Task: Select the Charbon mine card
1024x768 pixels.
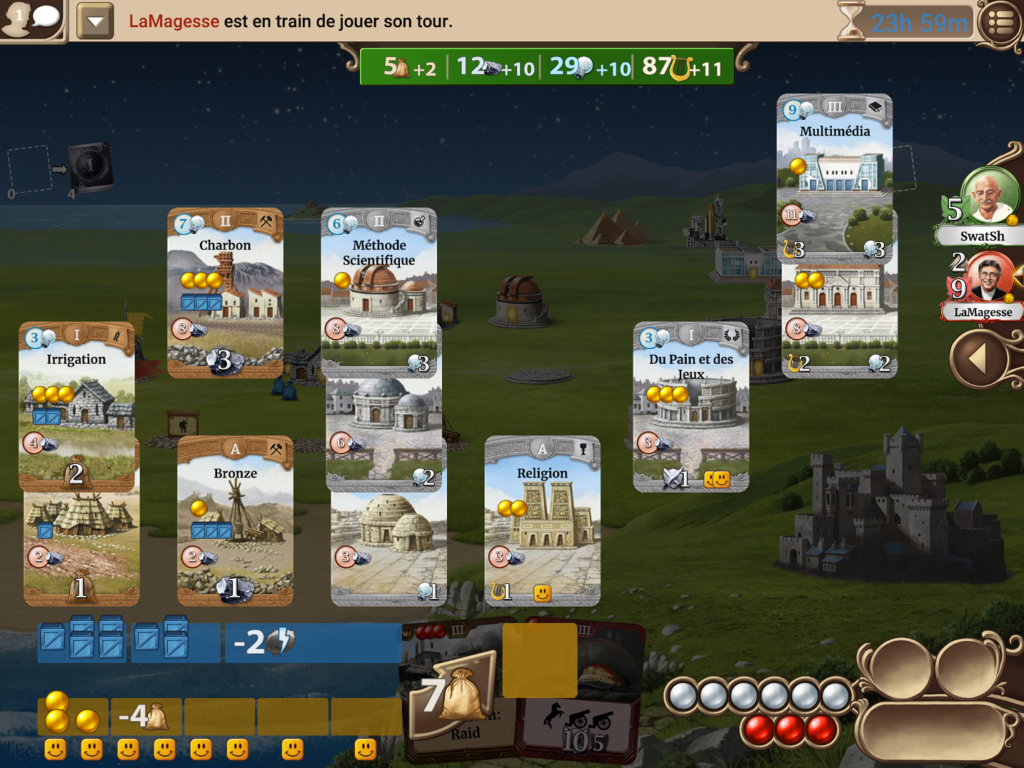Action: click(225, 291)
